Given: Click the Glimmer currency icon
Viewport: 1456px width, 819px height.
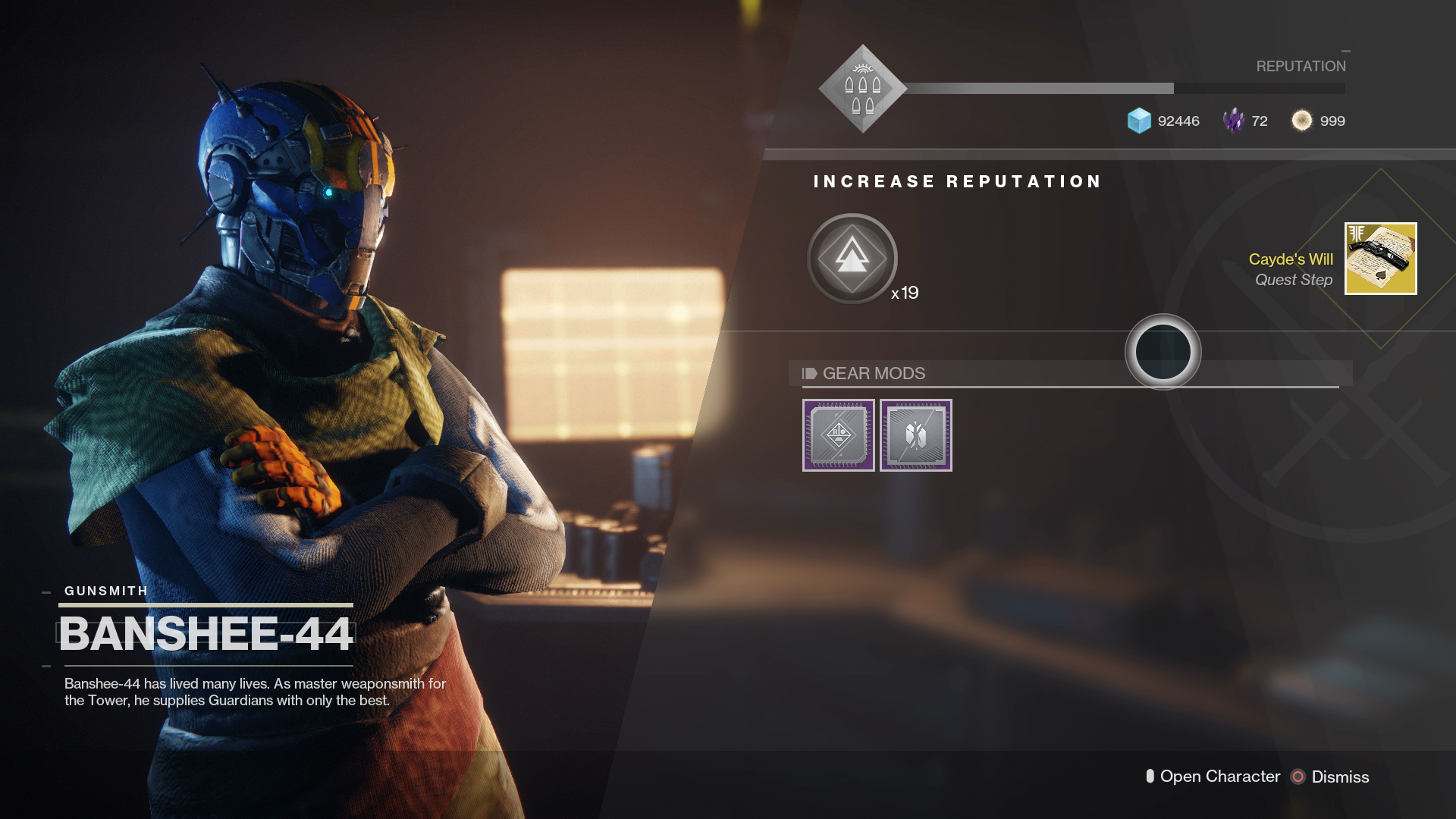Looking at the screenshot, I should 1137,121.
